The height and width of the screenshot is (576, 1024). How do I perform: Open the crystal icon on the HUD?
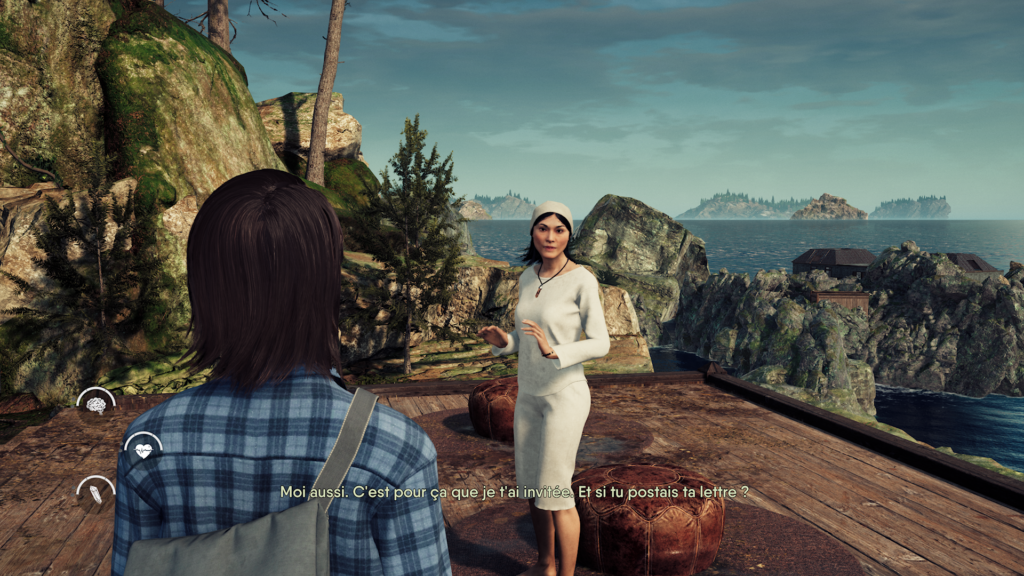[x=96, y=493]
